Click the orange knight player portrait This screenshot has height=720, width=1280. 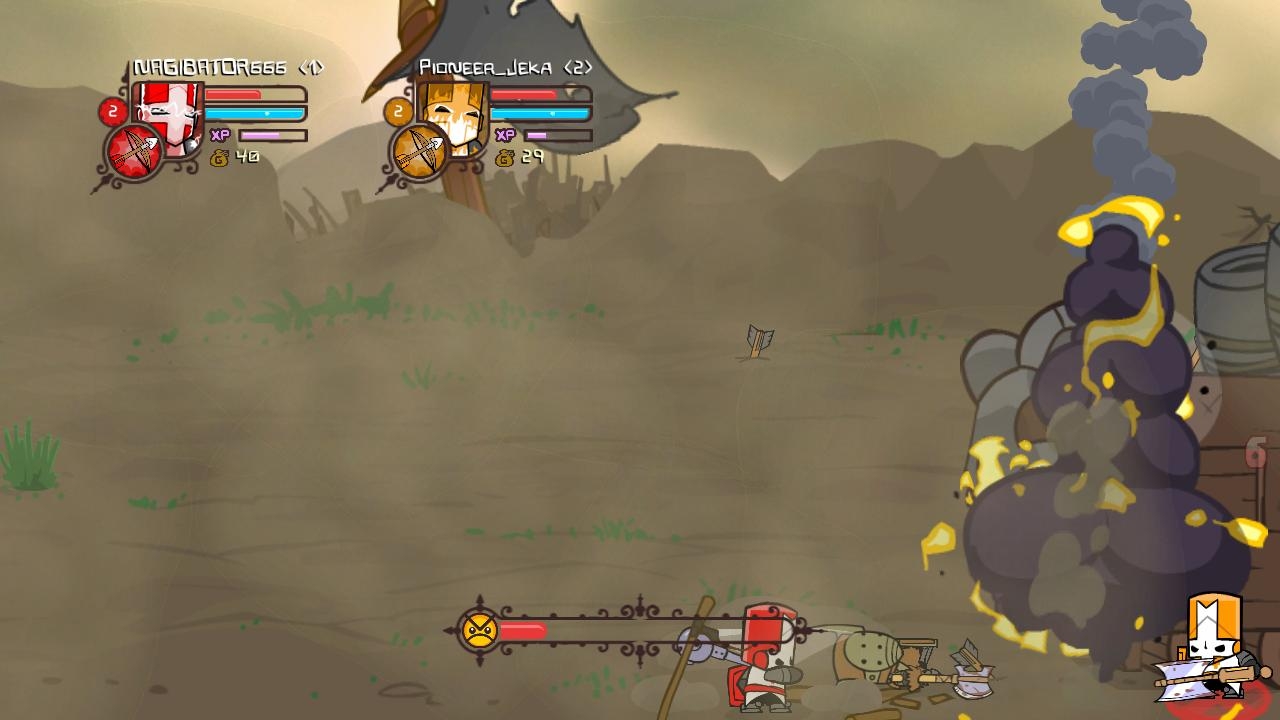[453, 117]
